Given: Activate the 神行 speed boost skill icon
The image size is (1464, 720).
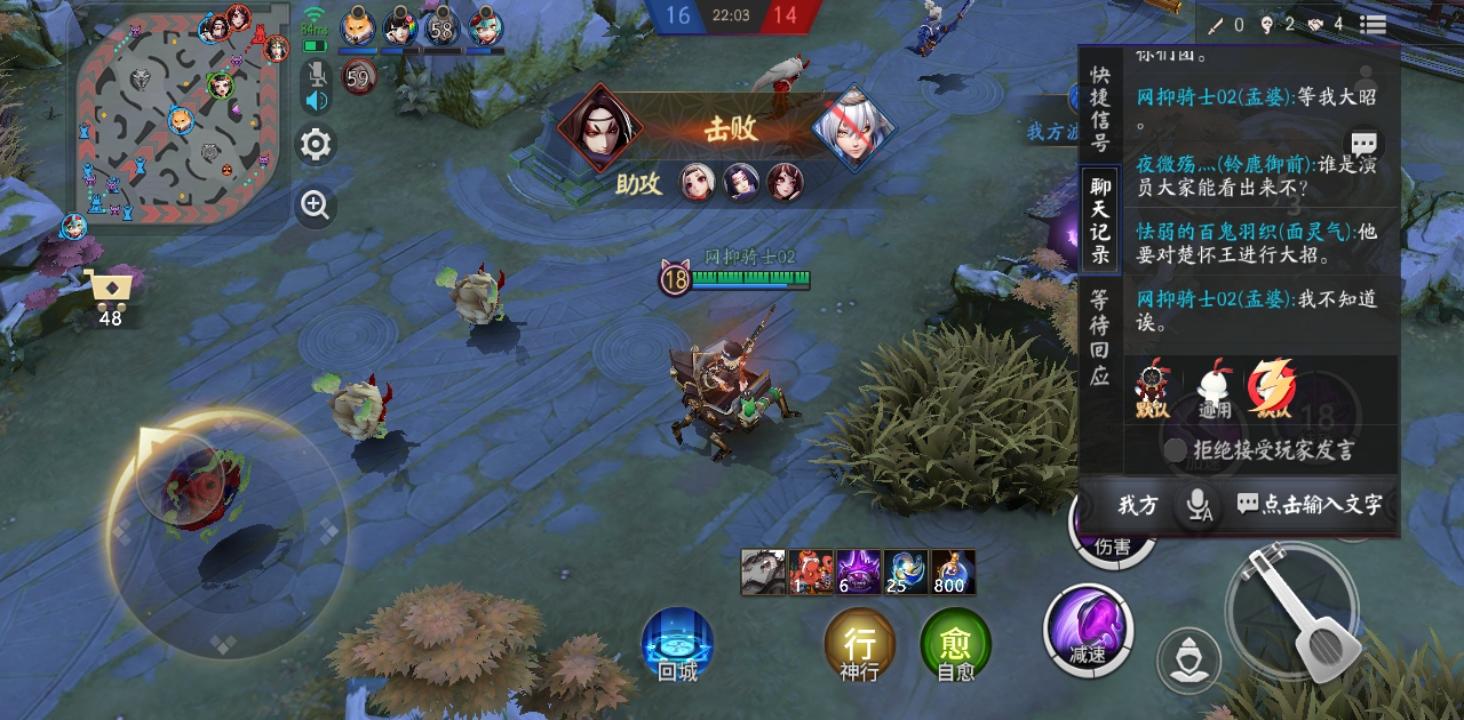Looking at the screenshot, I should pyautogui.click(x=862, y=644).
